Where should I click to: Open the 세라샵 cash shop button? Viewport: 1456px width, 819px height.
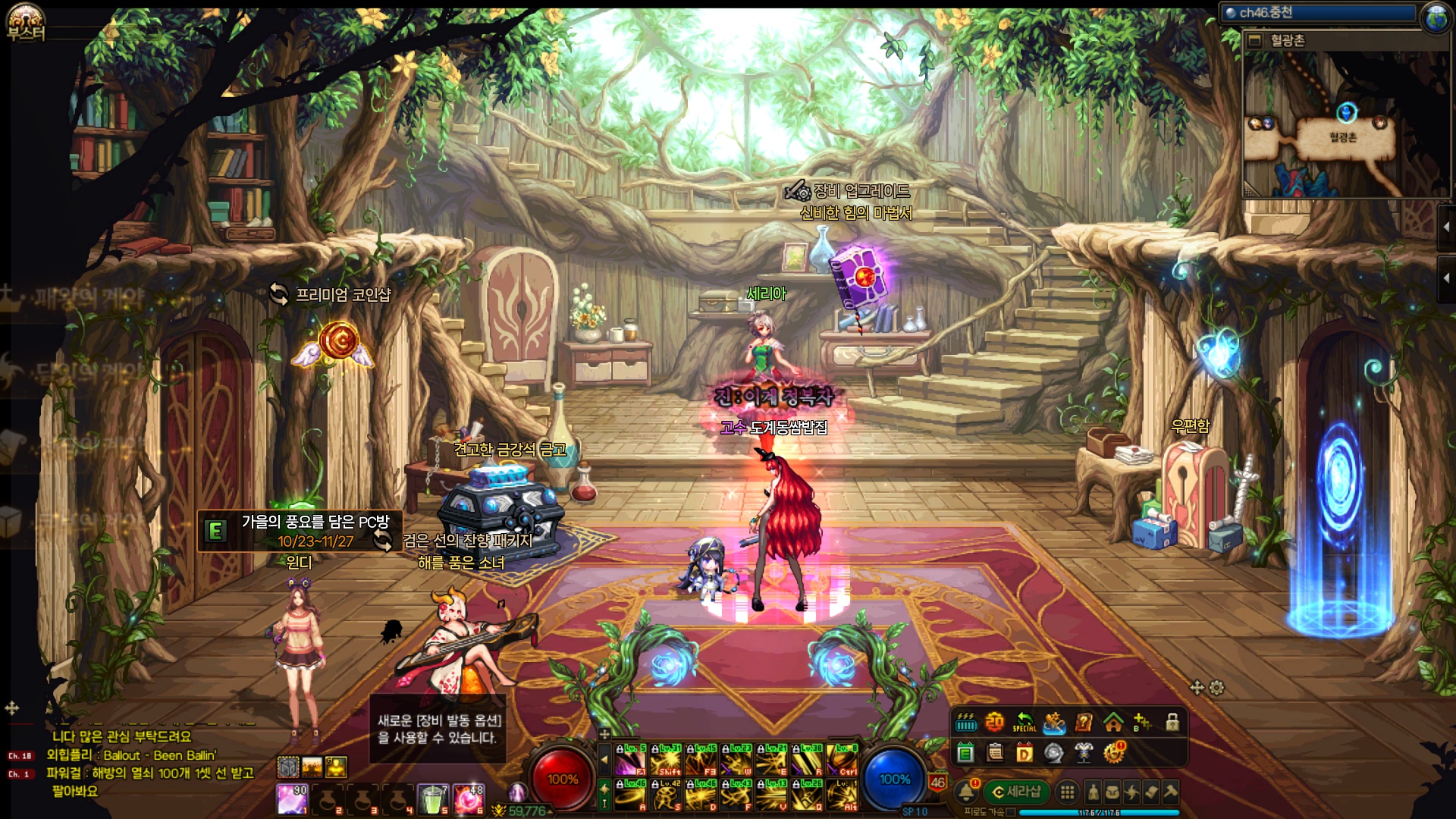[1016, 792]
